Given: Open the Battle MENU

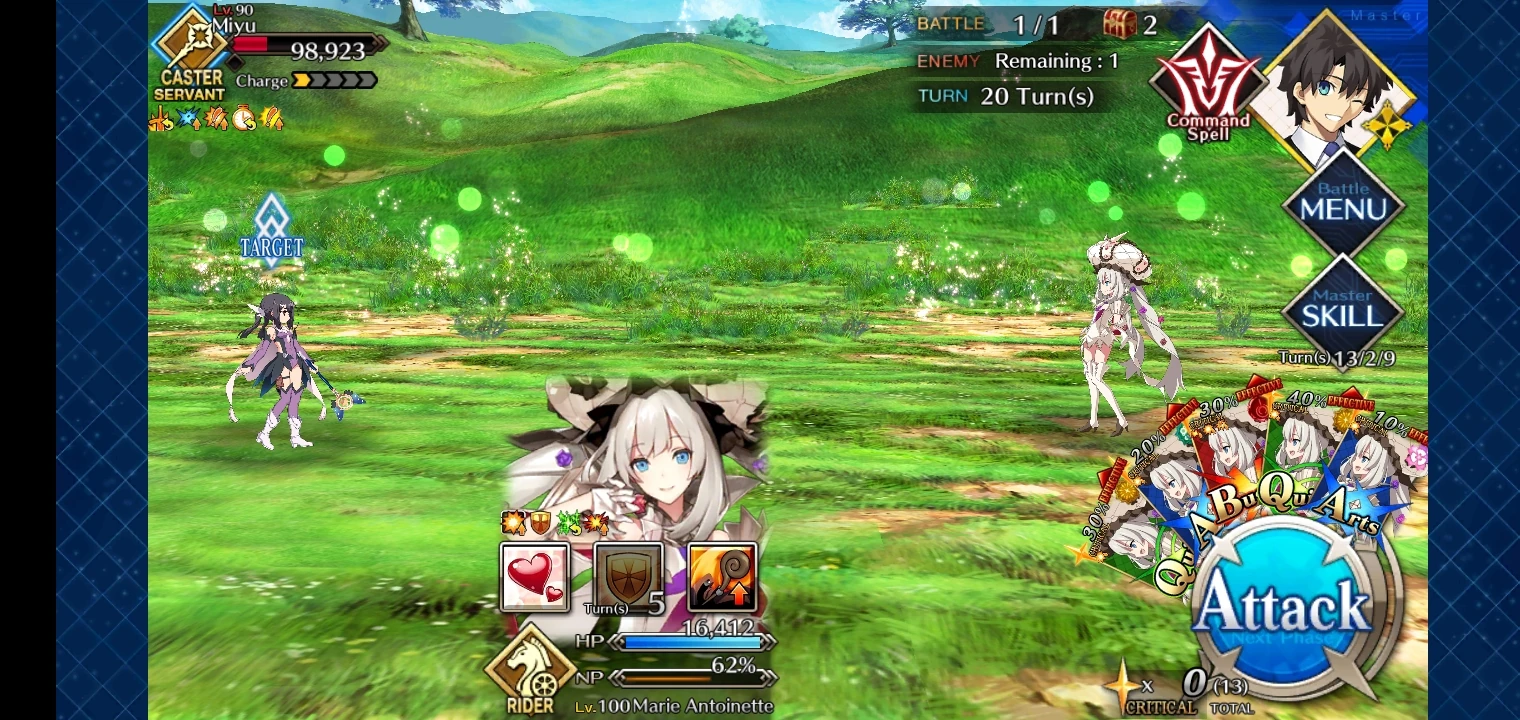Looking at the screenshot, I should (1343, 200).
